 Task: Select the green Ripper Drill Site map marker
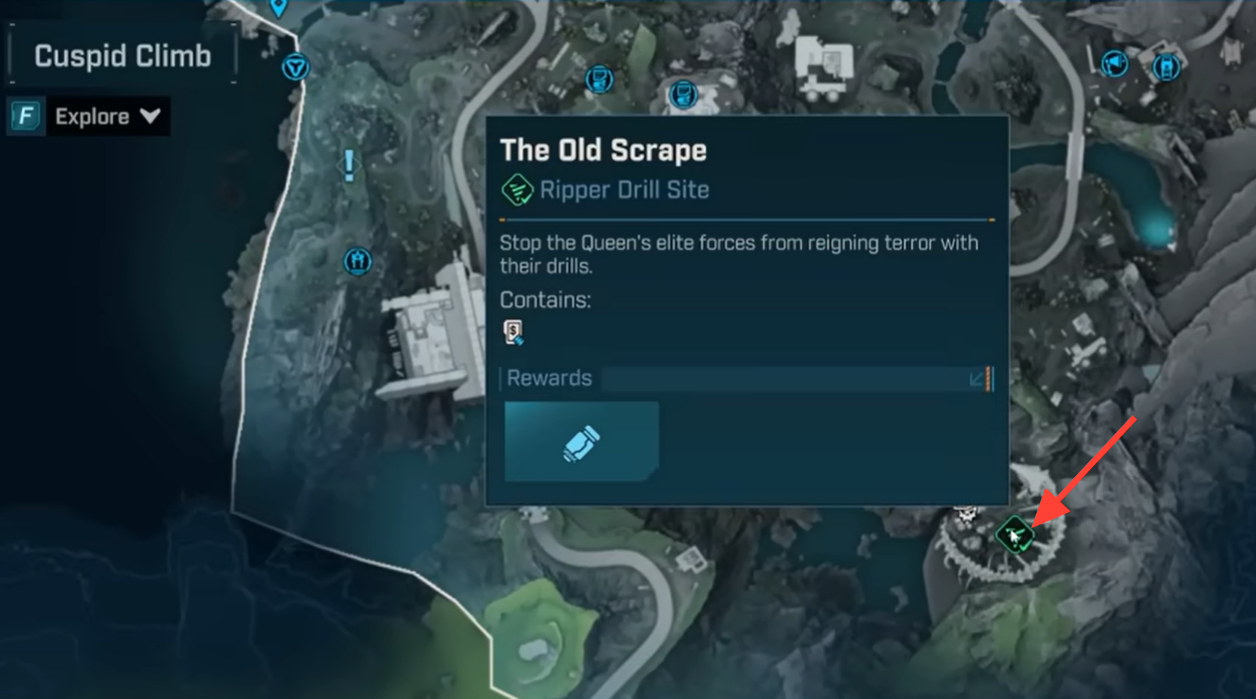[1014, 536]
